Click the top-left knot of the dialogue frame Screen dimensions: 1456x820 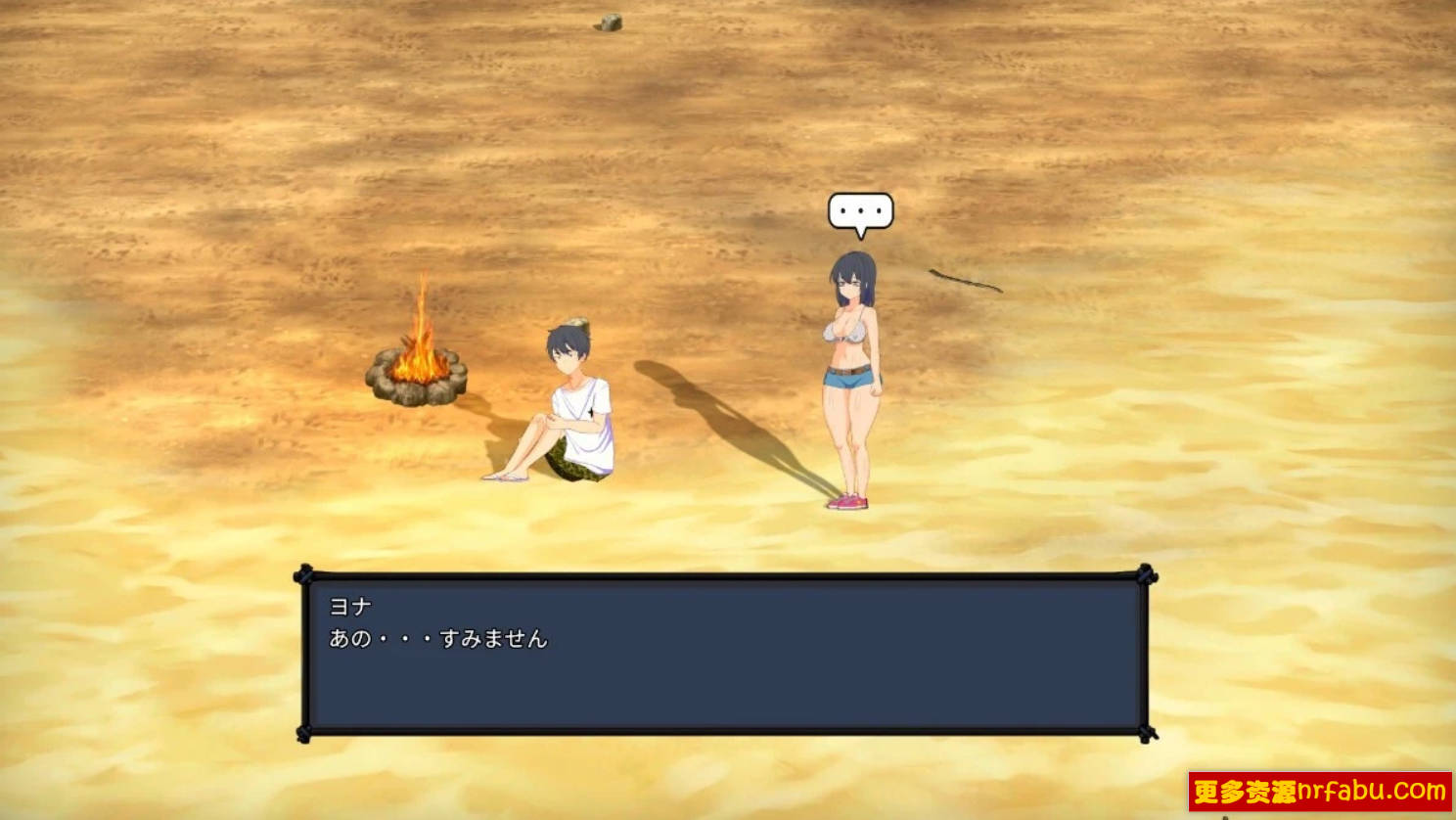pos(305,571)
